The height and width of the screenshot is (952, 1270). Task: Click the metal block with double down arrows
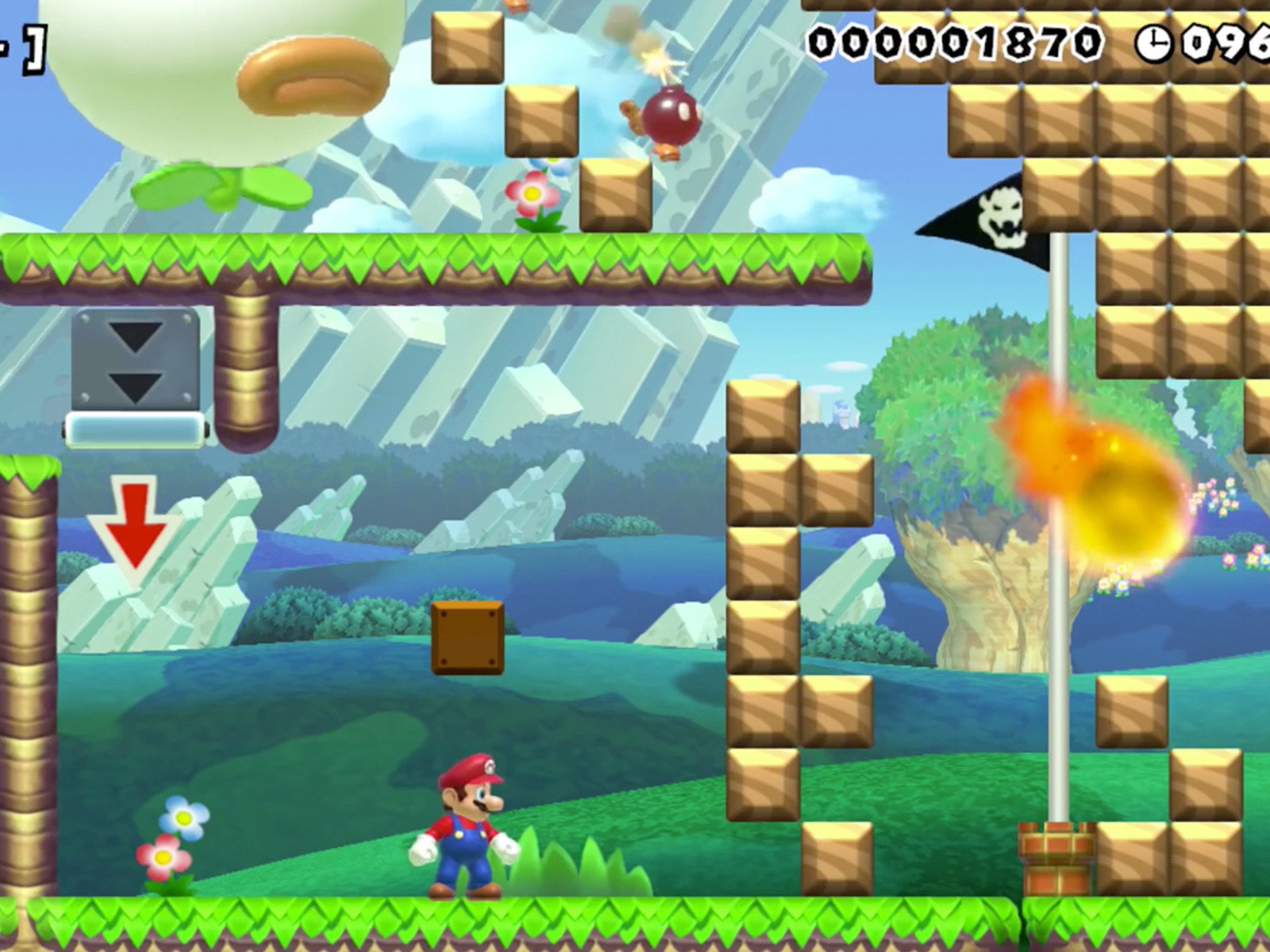tap(137, 361)
